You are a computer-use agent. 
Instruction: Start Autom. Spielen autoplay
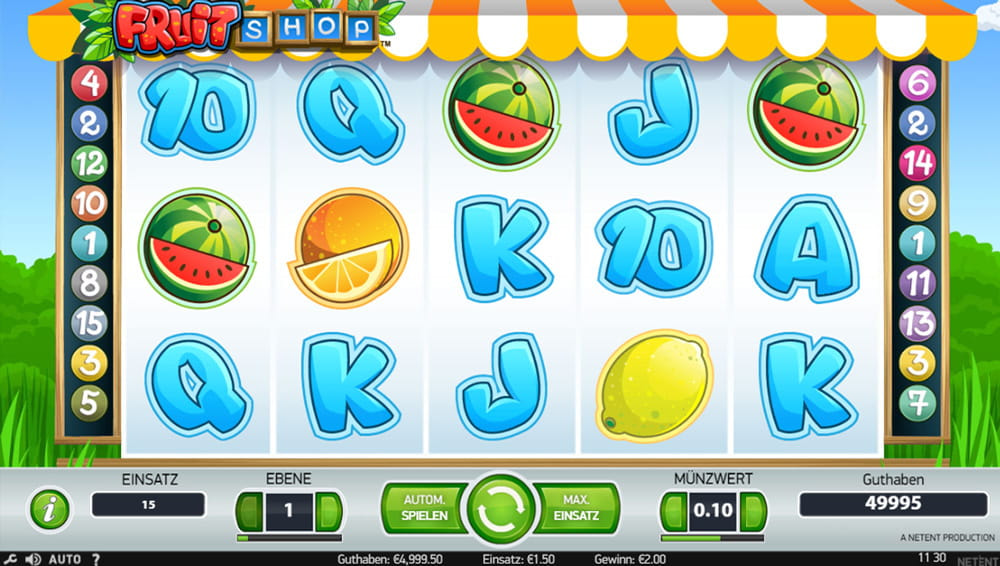point(423,508)
